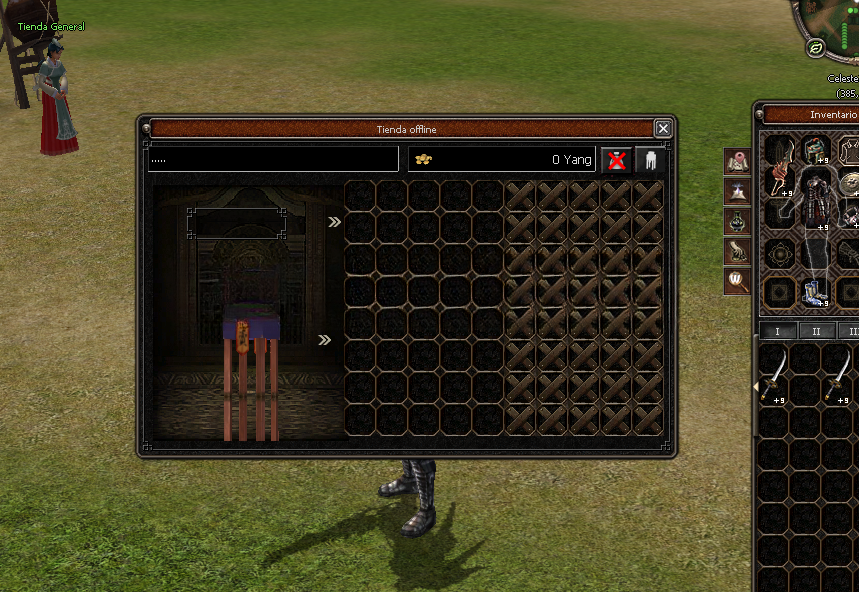
Task: Select the first +9 sword in inventory
Action: point(774,376)
